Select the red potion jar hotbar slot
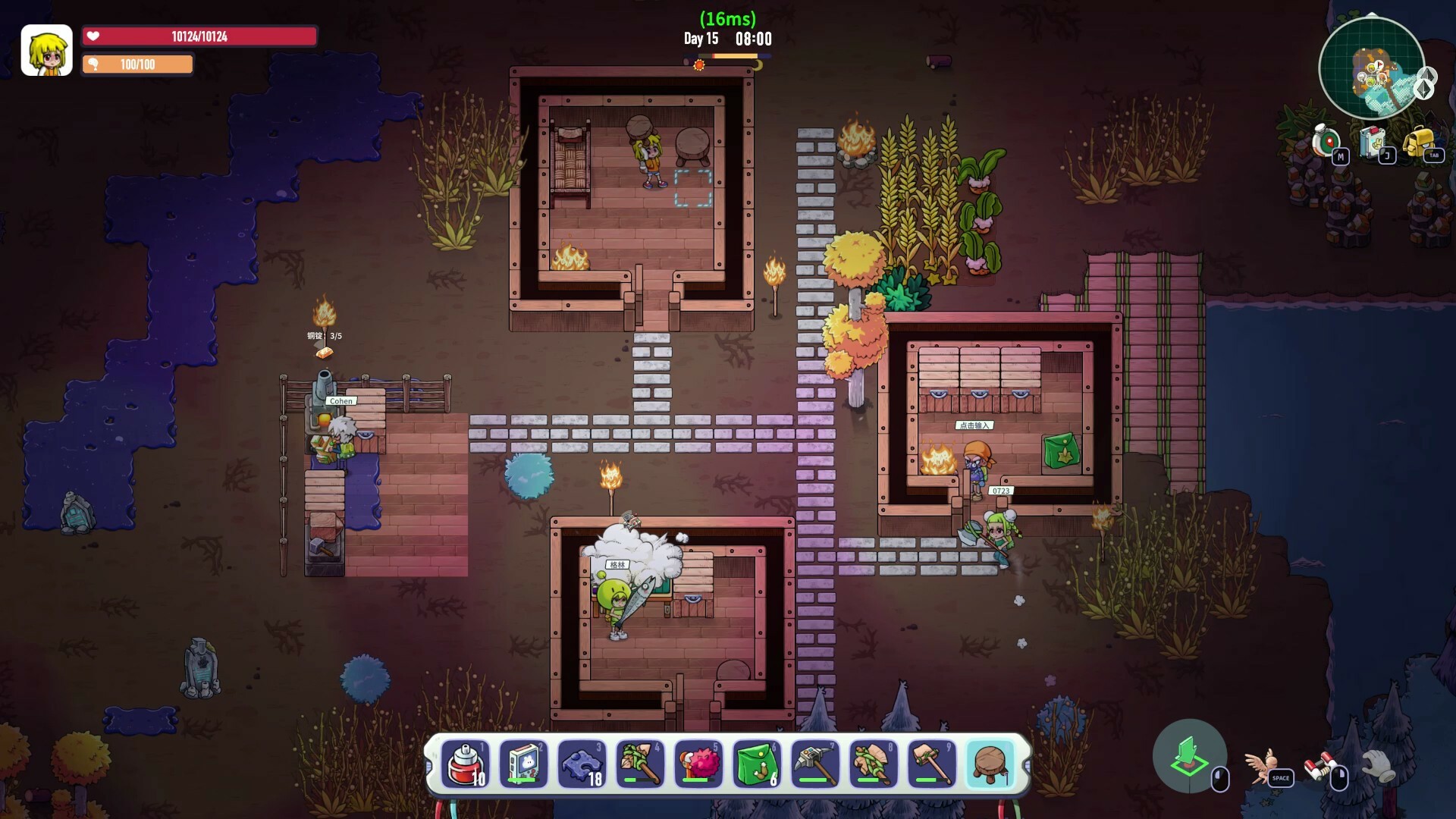 click(466, 764)
